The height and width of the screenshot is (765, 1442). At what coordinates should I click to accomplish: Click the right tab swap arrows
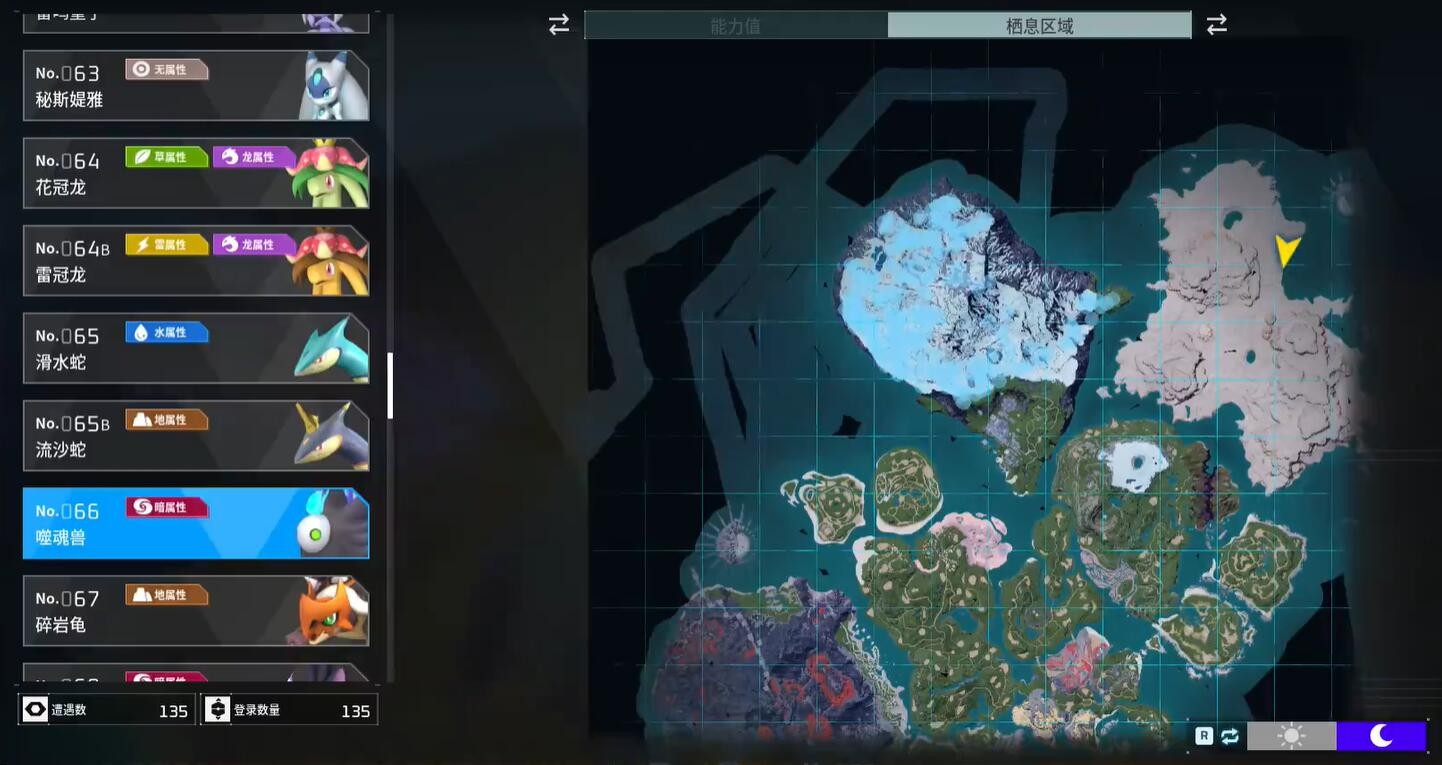pyautogui.click(x=1216, y=25)
